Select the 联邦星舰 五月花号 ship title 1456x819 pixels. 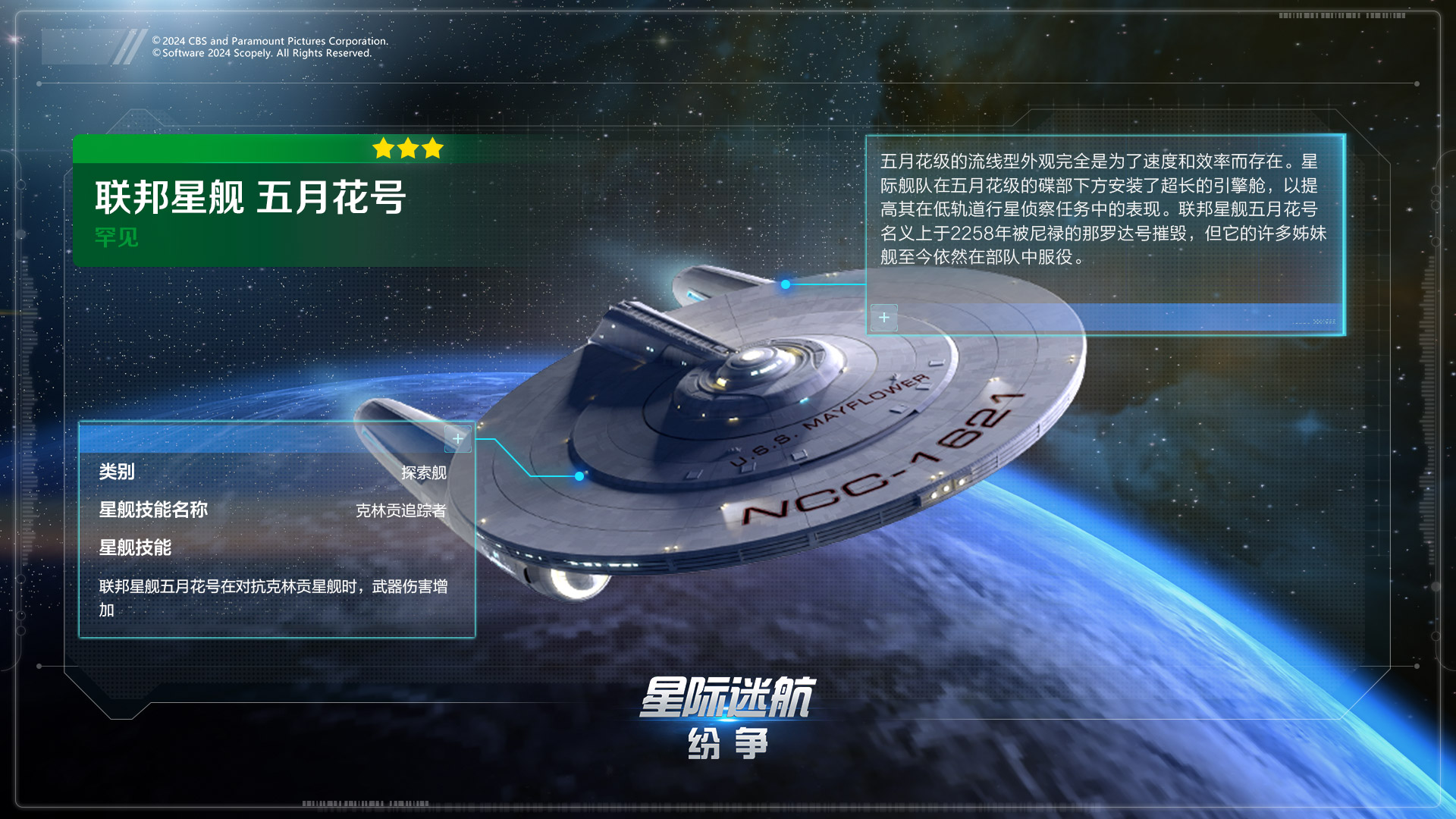[x=250, y=196]
